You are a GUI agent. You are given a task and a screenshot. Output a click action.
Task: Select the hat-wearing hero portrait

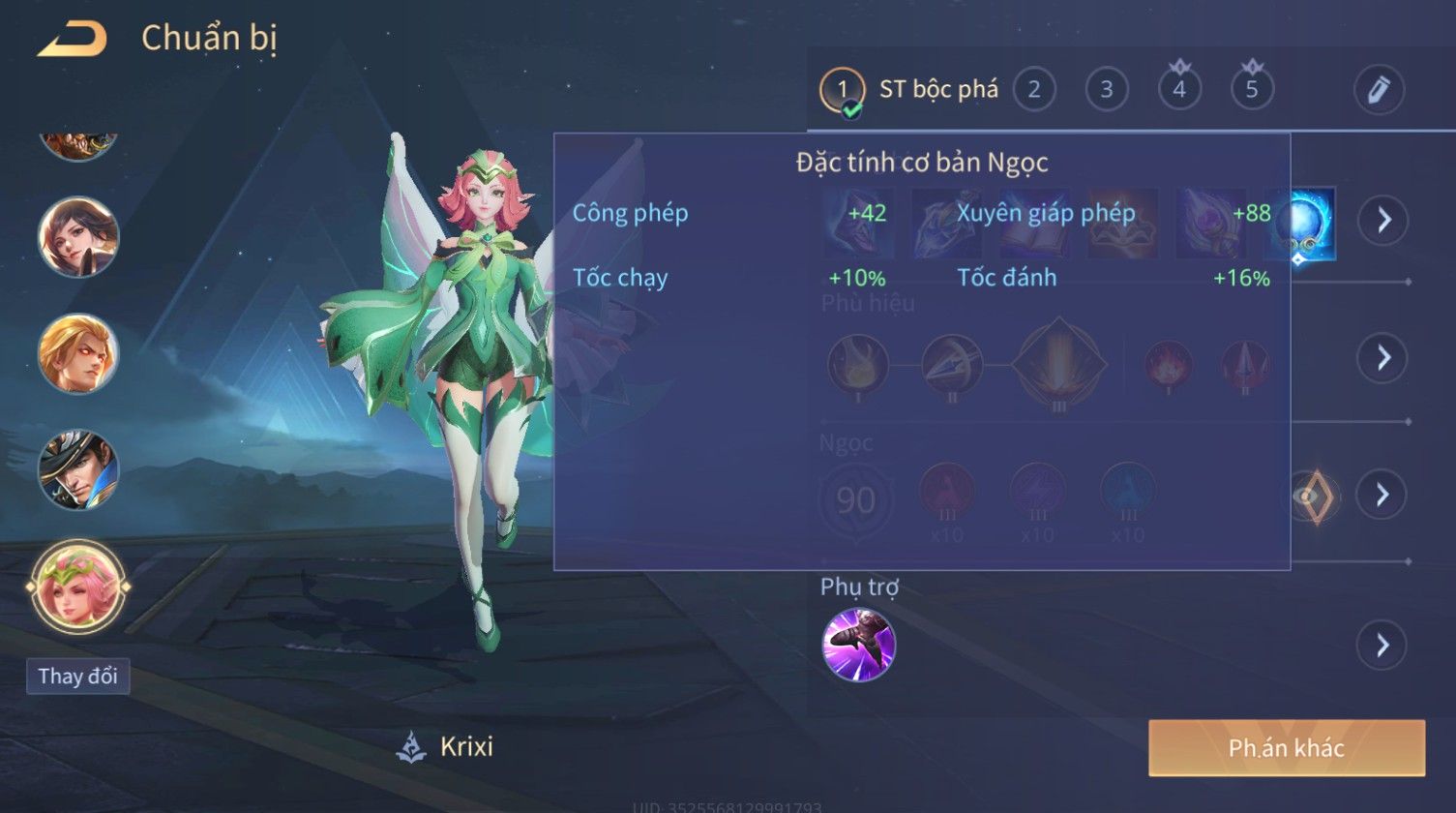78,470
